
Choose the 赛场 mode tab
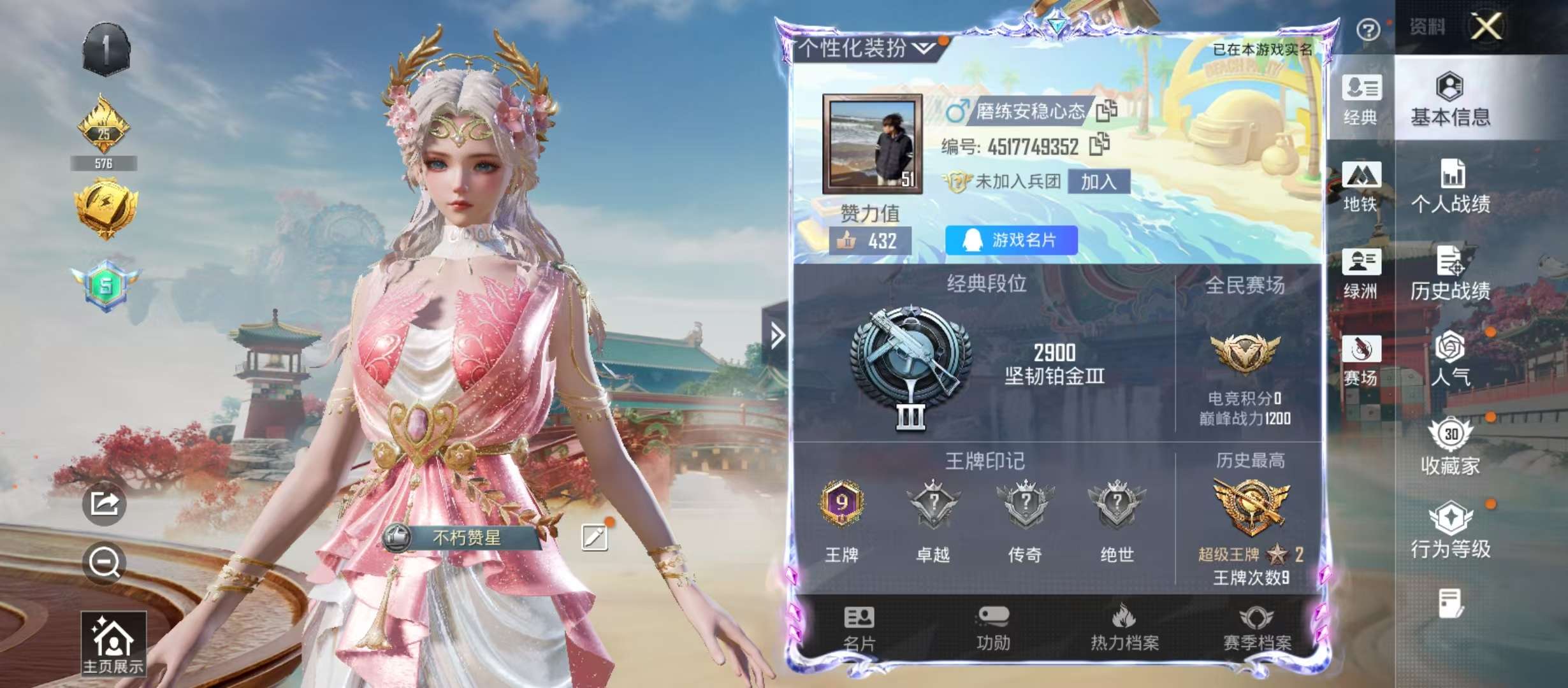pos(1361,360)
